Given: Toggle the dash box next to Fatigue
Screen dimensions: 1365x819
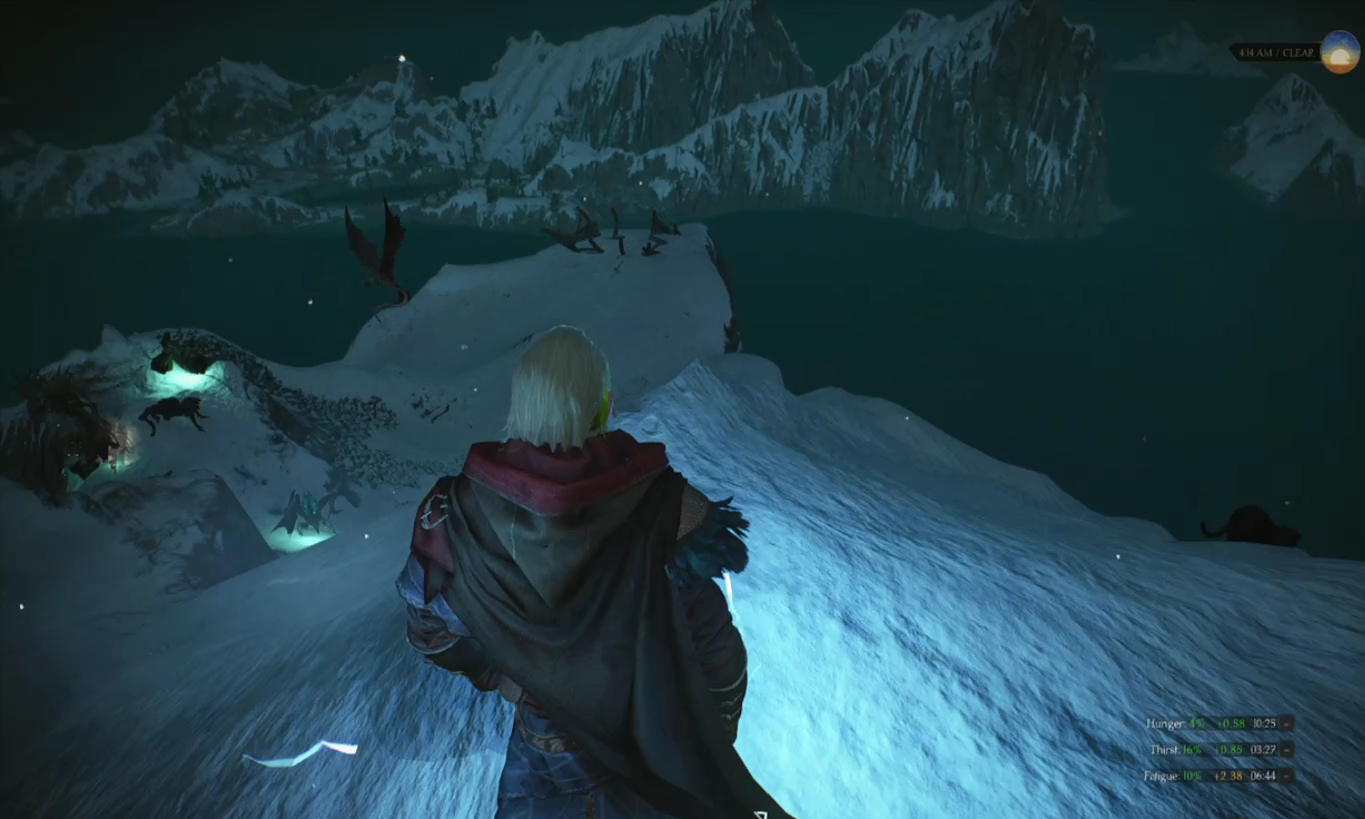Looking at the screenshot, I should (1287, 775).
